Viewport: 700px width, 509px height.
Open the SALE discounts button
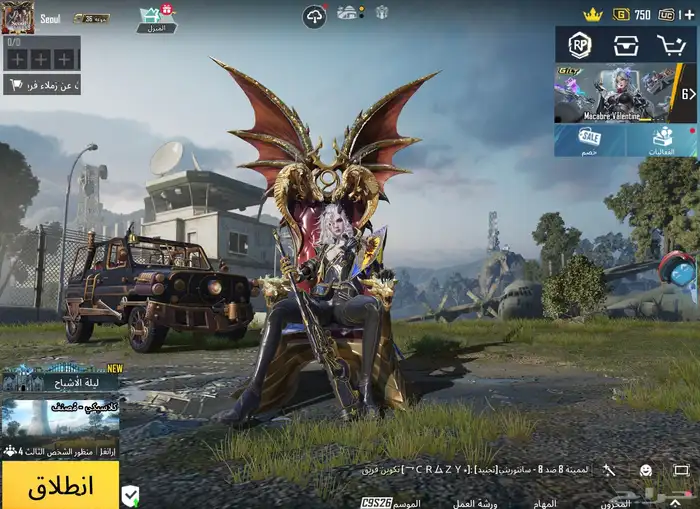(590, 140)
